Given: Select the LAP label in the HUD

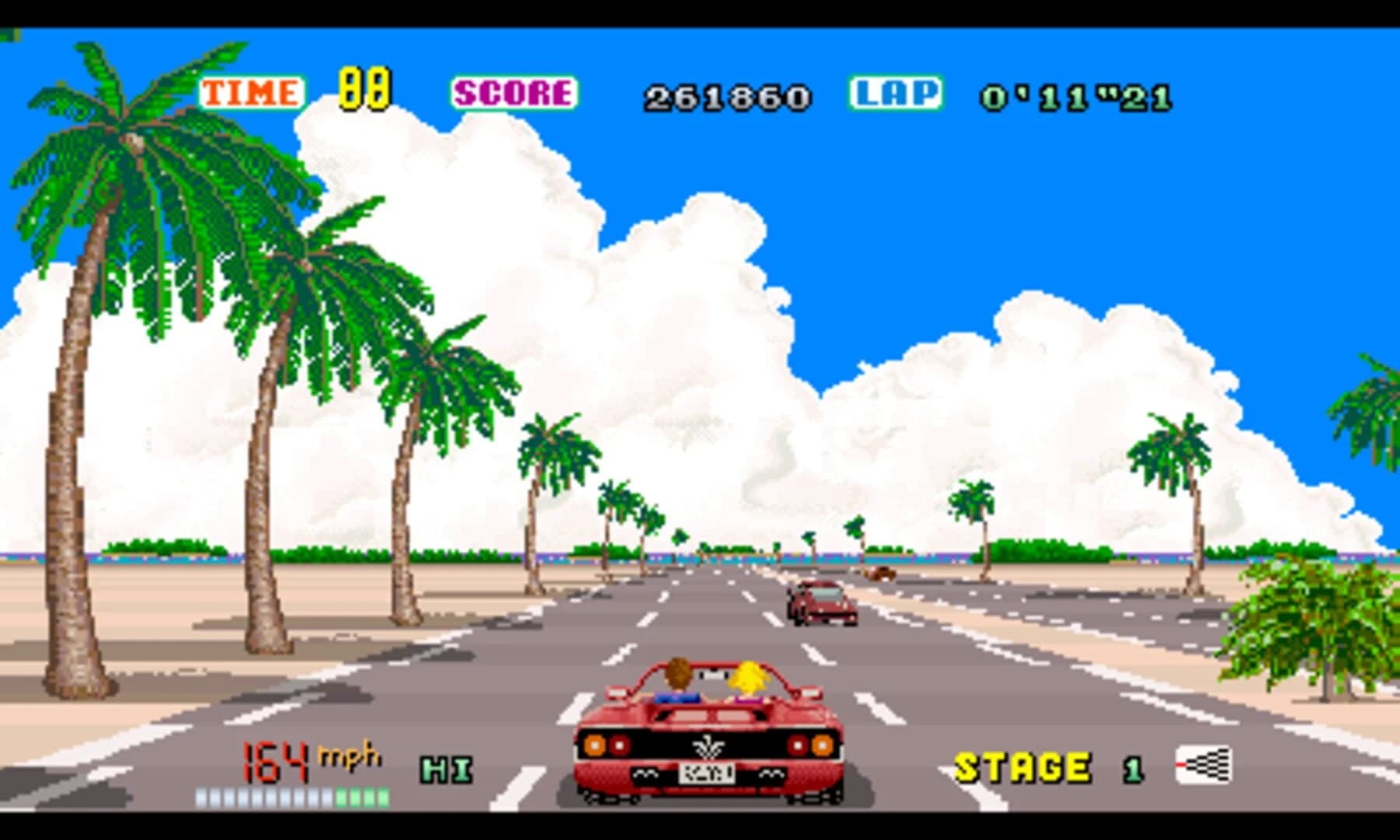Looking at the screenshot, I should click(894, 93).
